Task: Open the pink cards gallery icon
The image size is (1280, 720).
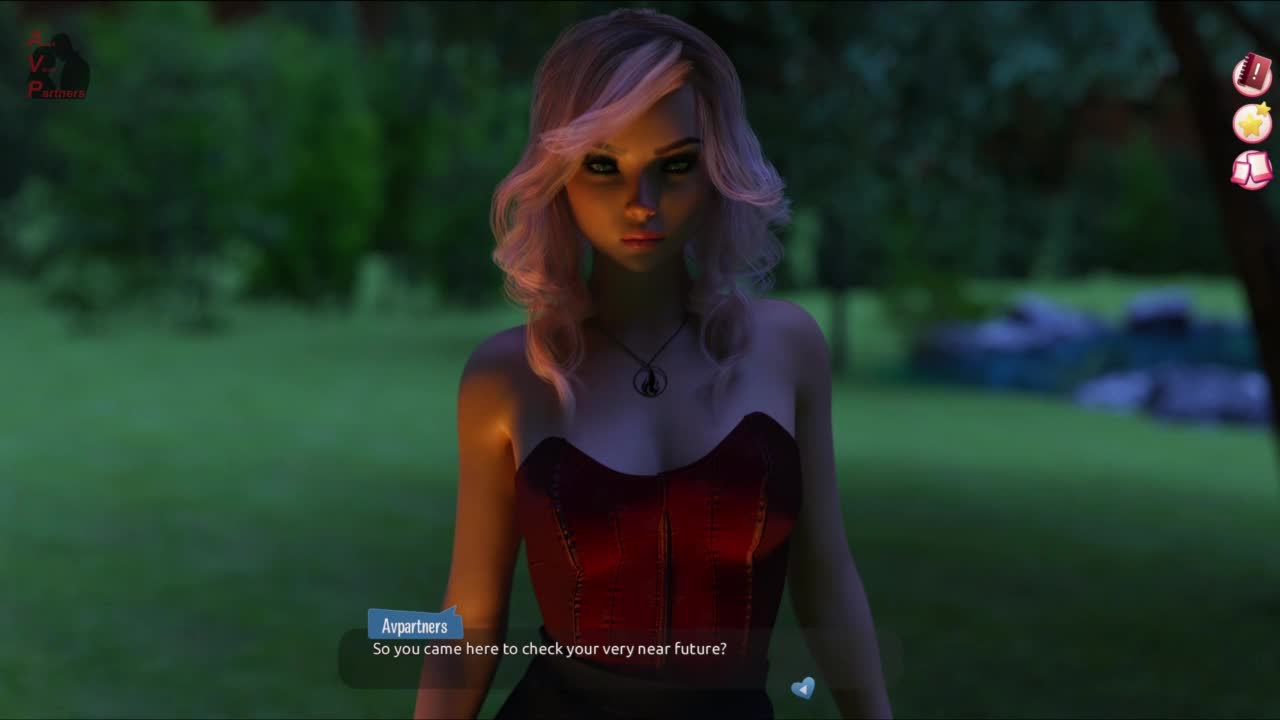Action: click(x=1252, y=169)
